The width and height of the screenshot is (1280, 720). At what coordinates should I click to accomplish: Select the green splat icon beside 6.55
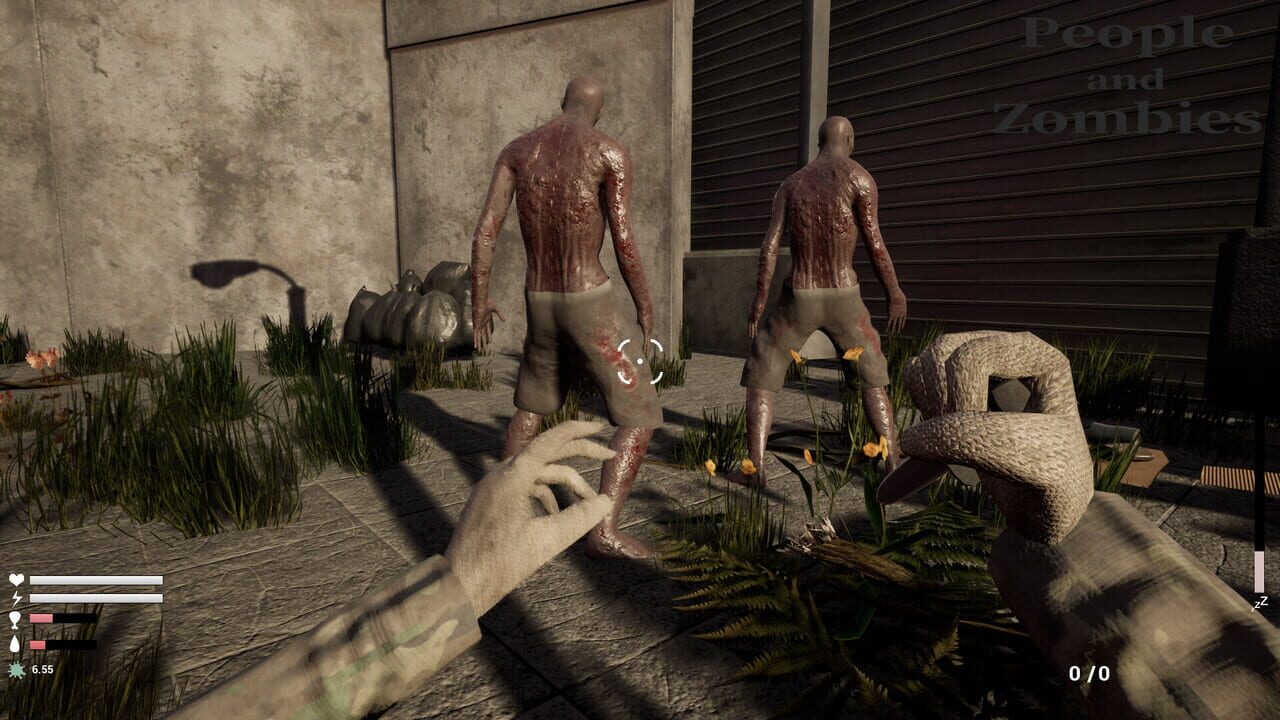pyautogui.click(x=16, y=668)
